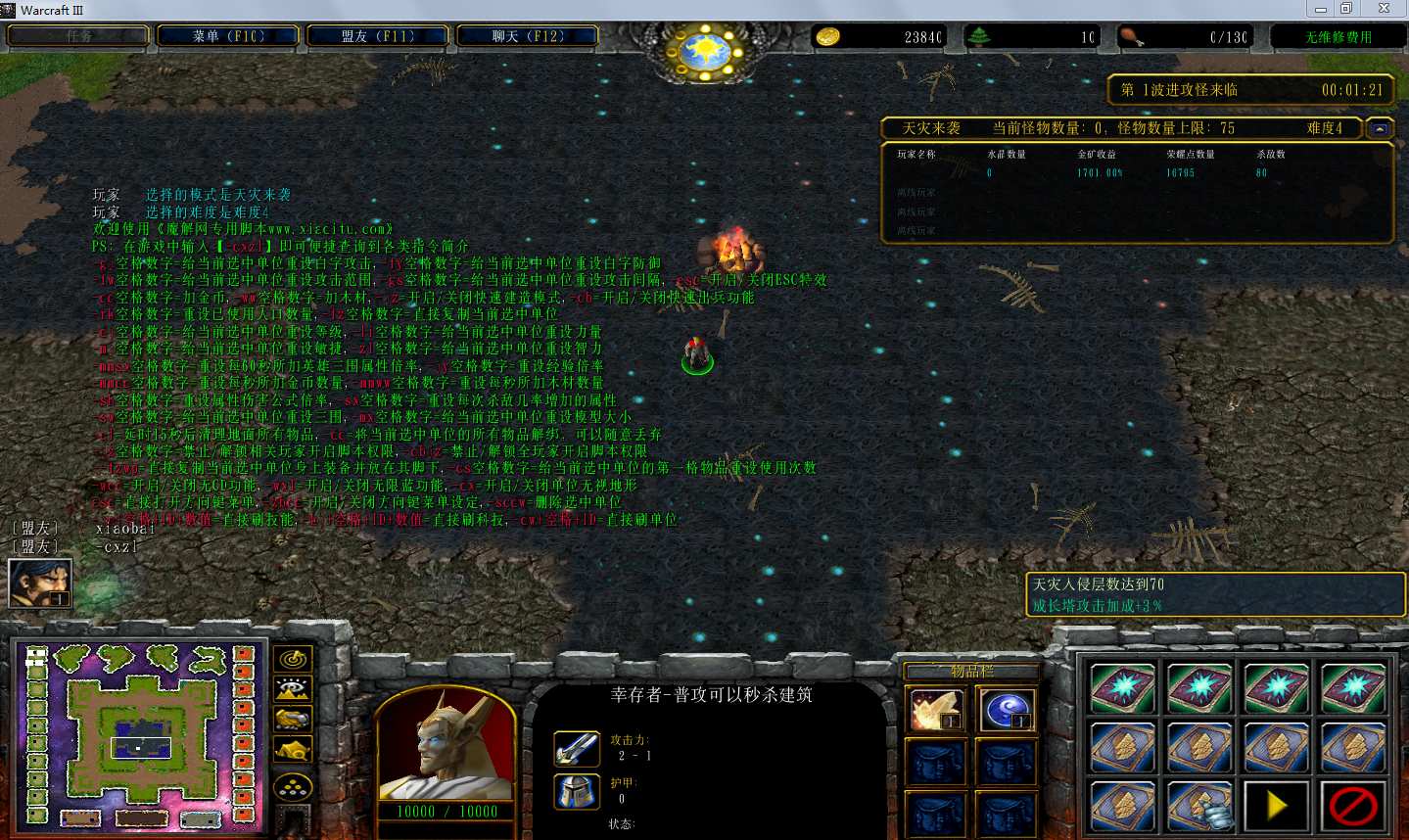Select the hero portrait icon above the minimap

click(40, 583)
